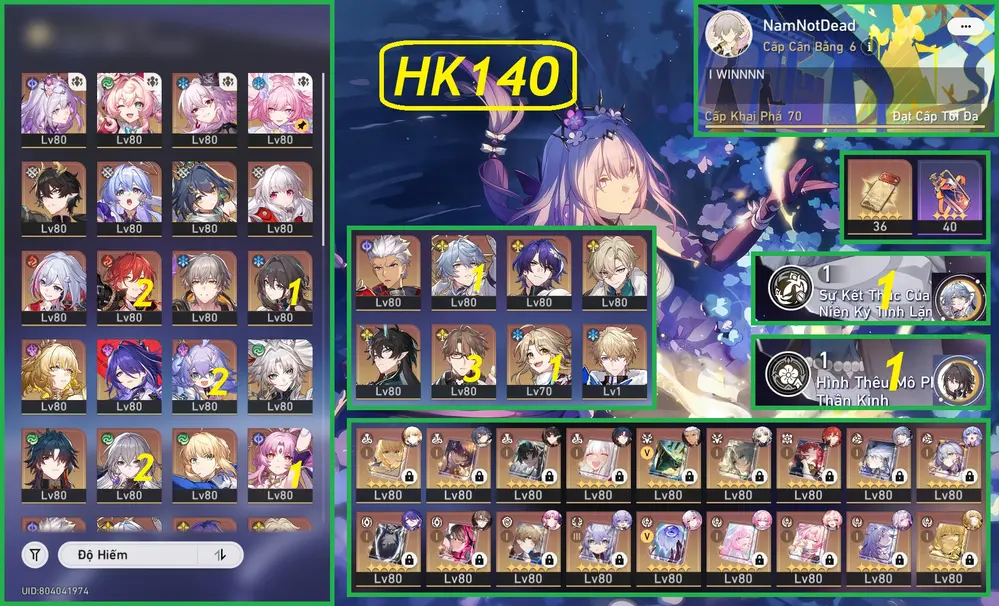Open the Độ Hiếm sort dropdown
This screenshot has width=999, height=606.
(128, 554)
